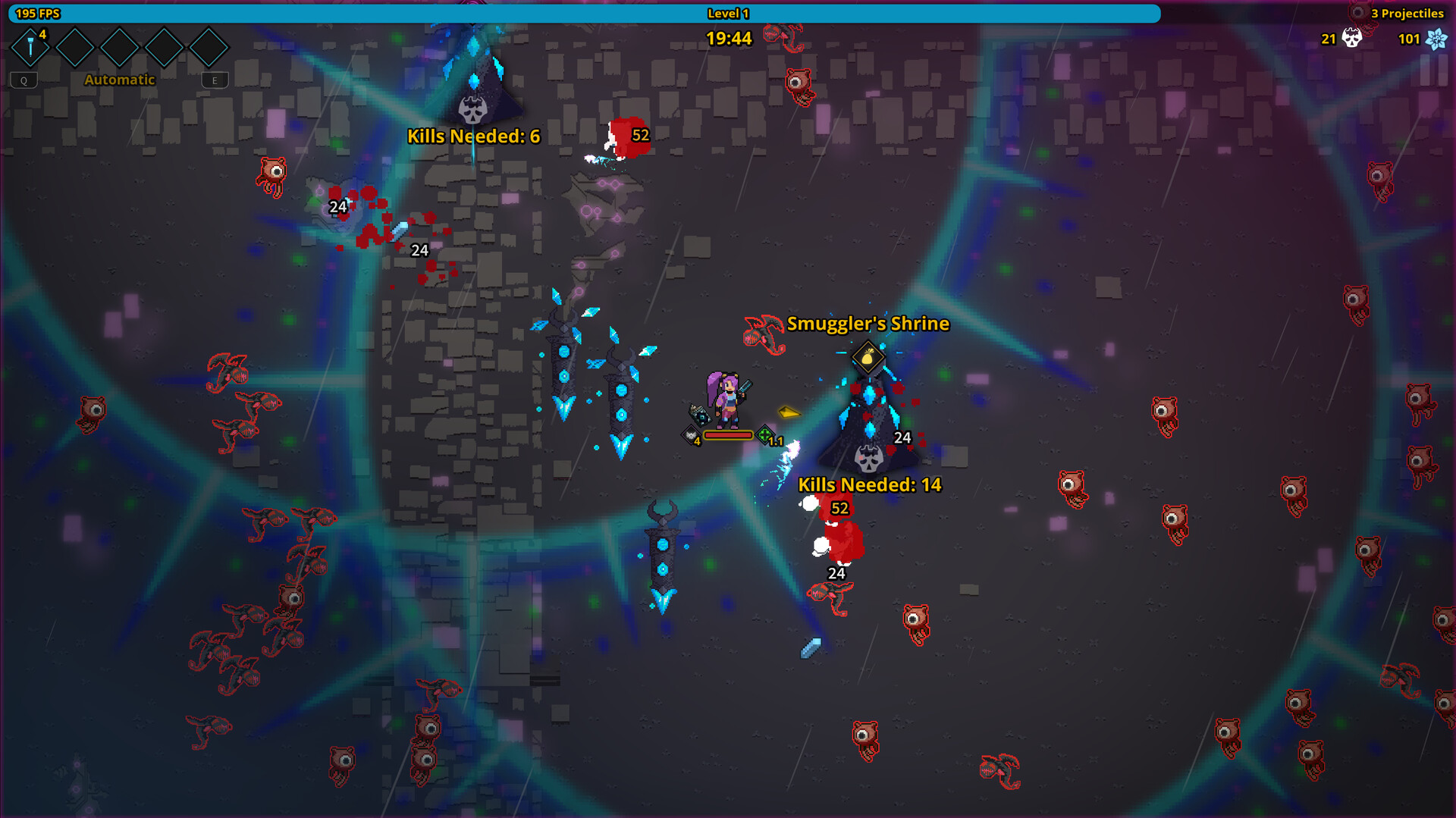The image size is (1456, 818).
Task: Open the third empty diamond weapon slot
Action: coord(119,47)
